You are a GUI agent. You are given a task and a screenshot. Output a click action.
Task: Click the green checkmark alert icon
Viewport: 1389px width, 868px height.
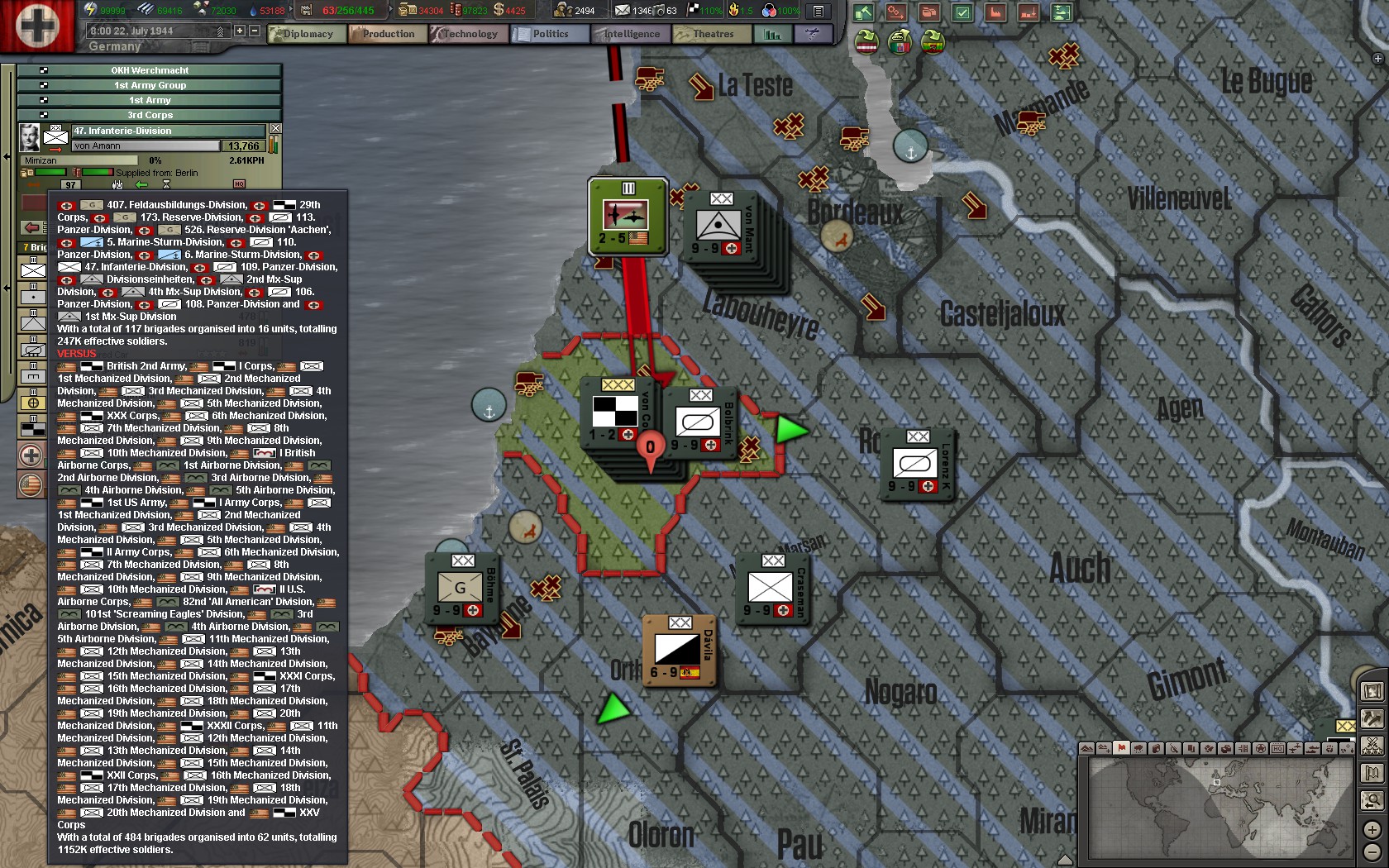962,12
